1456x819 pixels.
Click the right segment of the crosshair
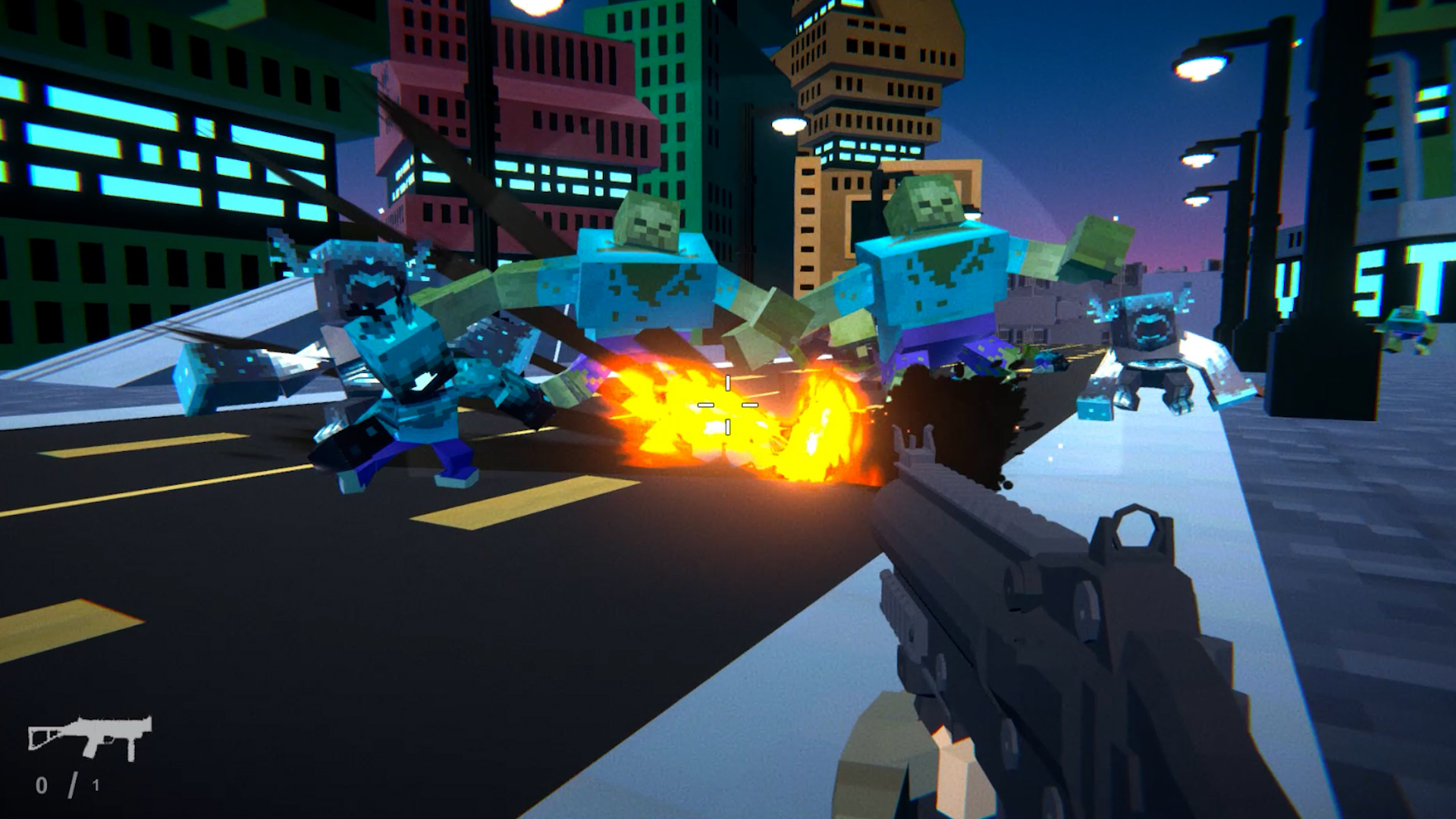(752, 406)
